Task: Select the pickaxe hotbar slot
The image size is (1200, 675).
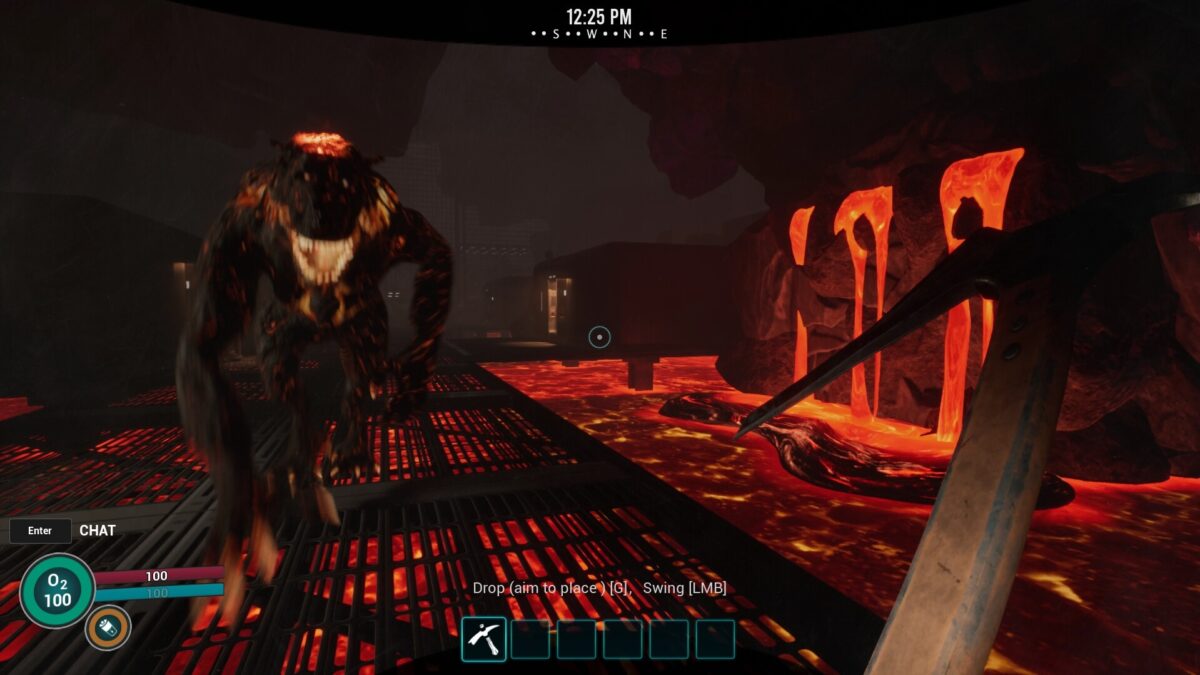Action: (x=484, y=639)
